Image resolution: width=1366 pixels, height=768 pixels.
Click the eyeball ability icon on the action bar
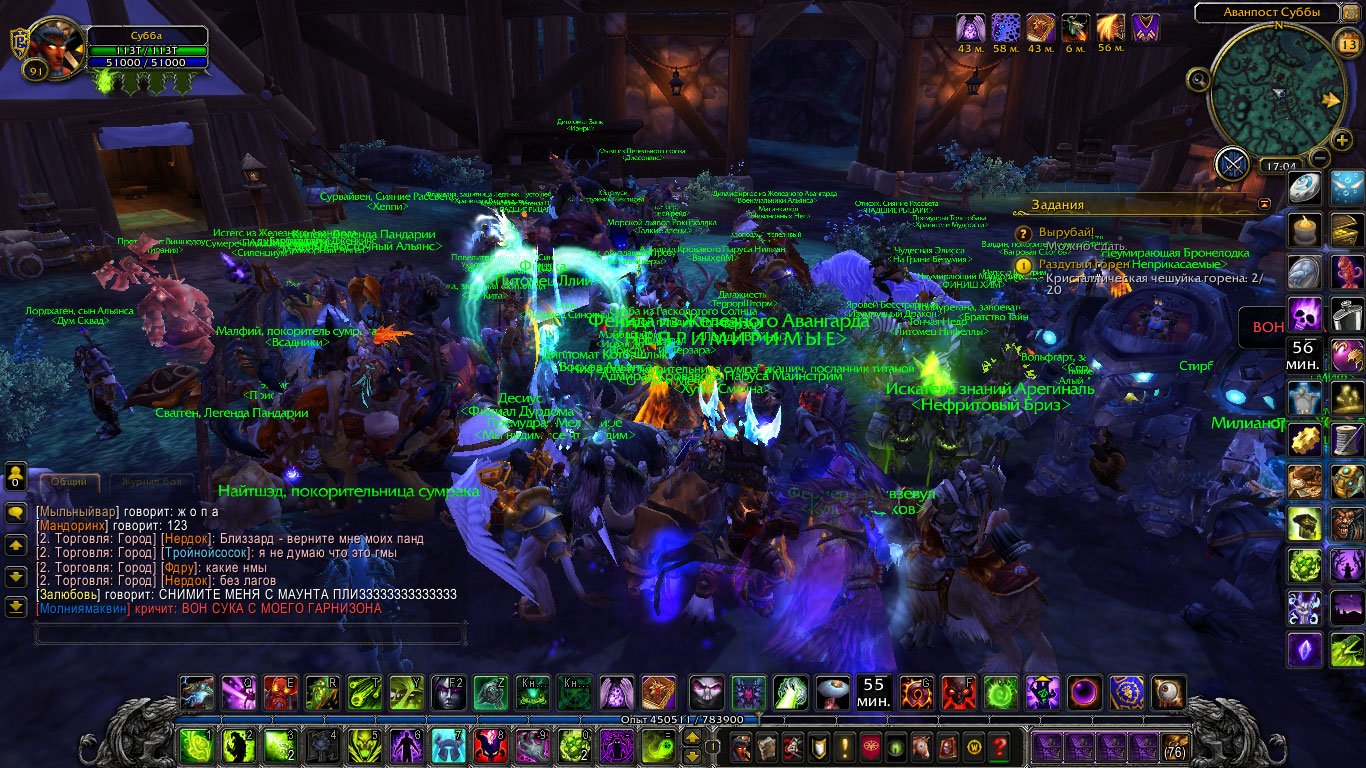click(1167, 694)
